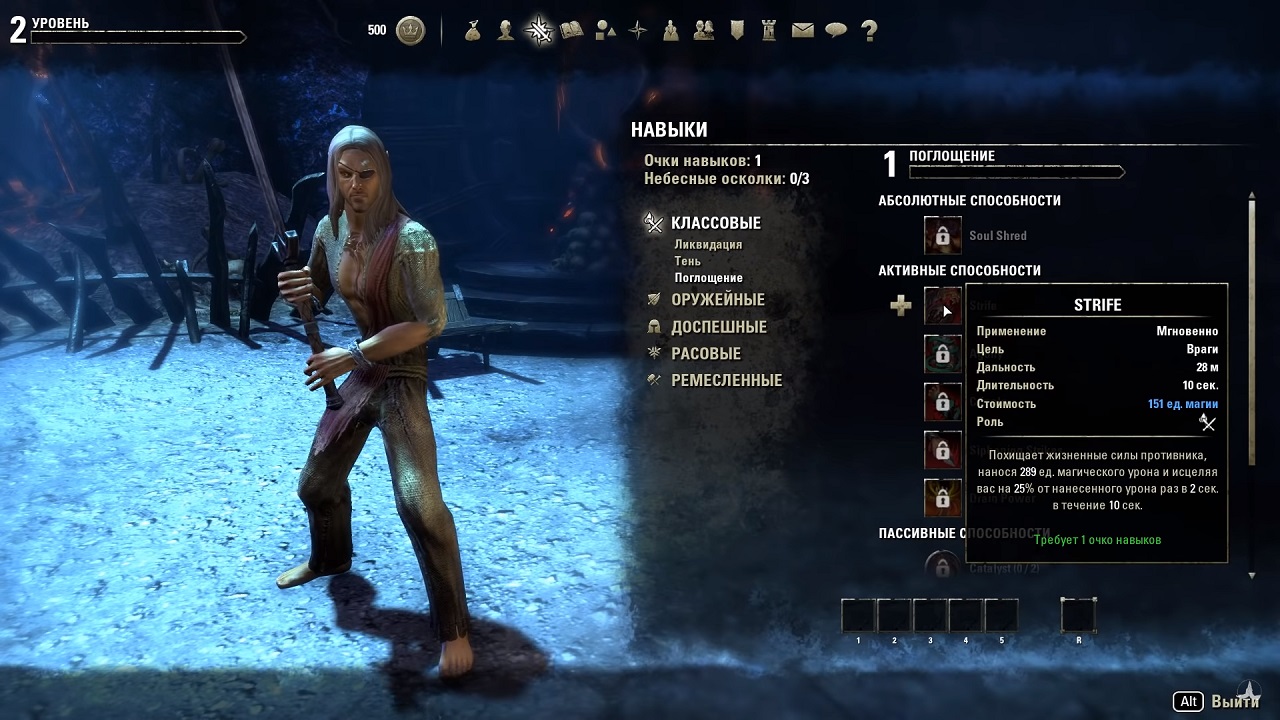The width and height of the screenshot is (1280, 720).
Task: Select the Ликвидация skill line
Action: [x=708, y=244]
